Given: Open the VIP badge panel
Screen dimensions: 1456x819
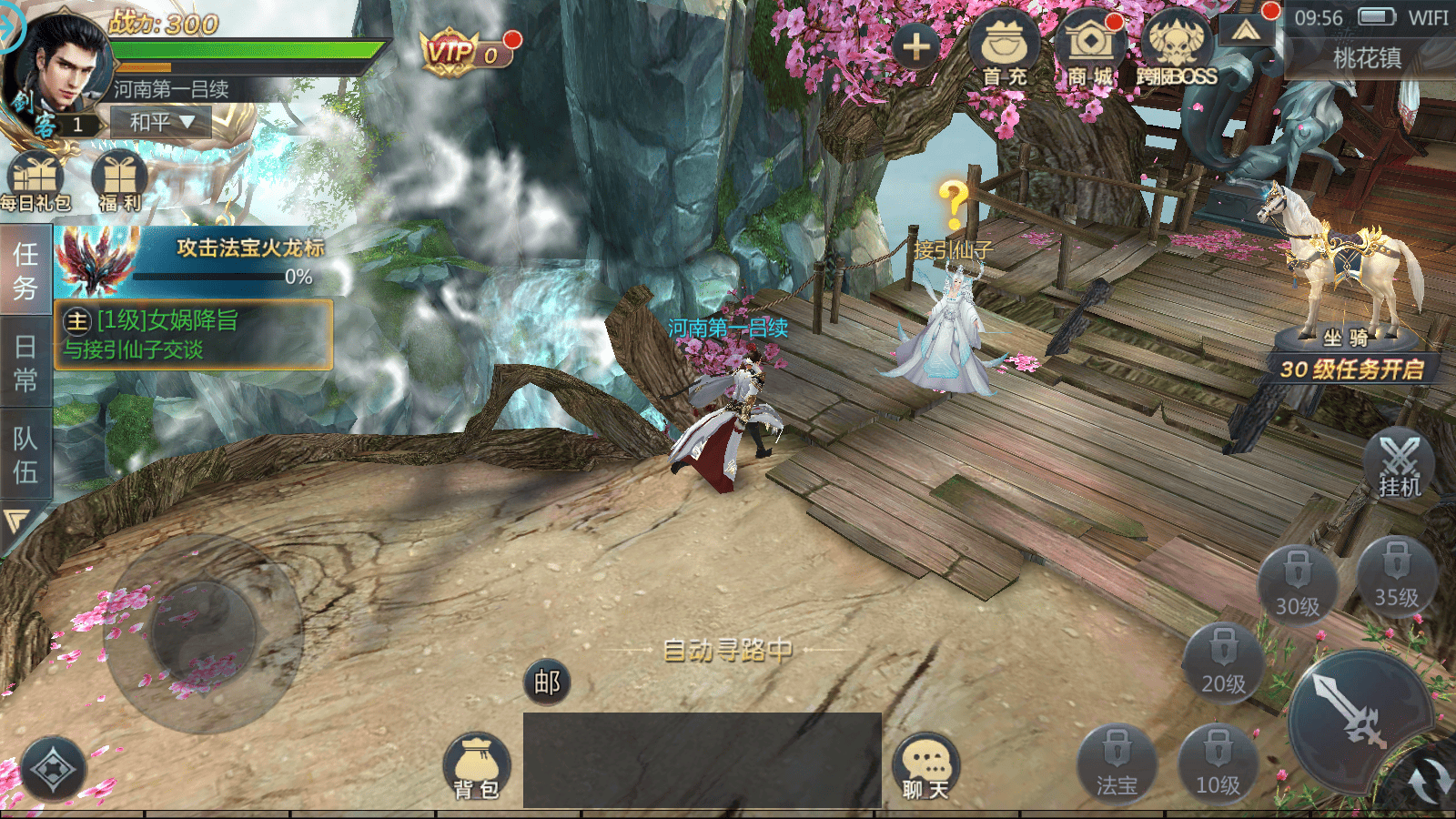Looking at the screenshot, I should coord(464,52).
